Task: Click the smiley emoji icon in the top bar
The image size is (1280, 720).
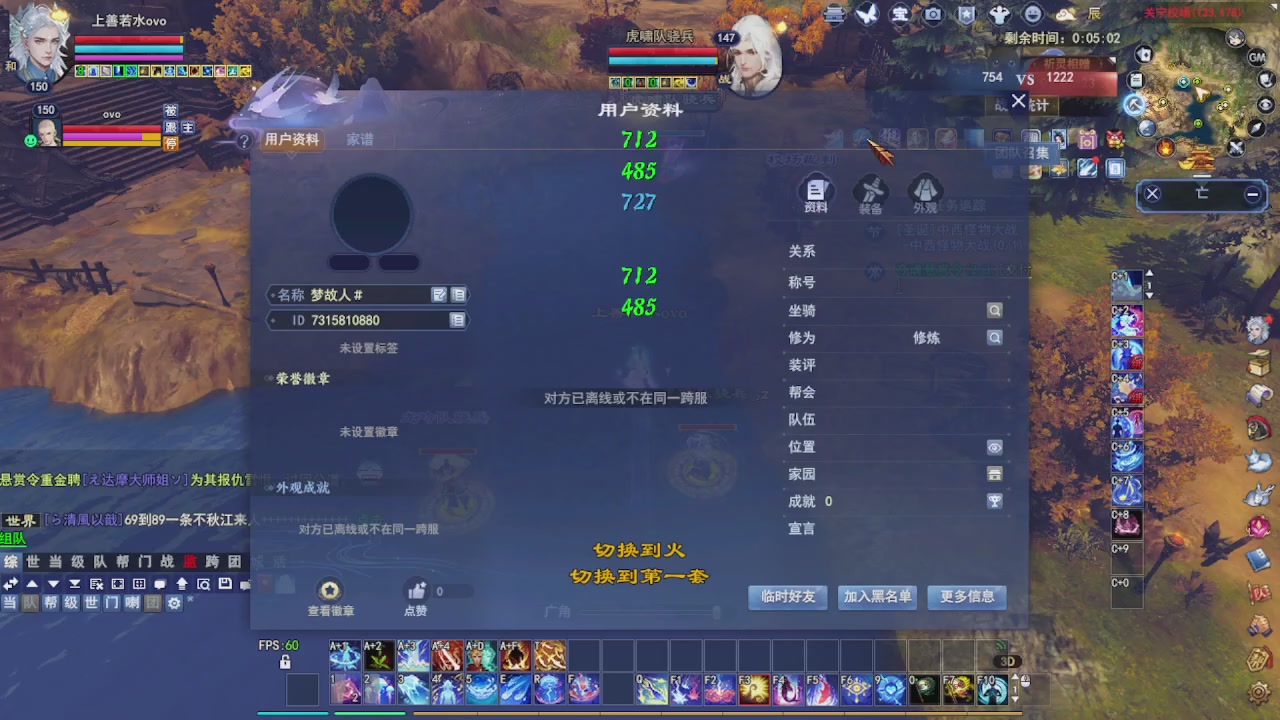Action: 1032,13
